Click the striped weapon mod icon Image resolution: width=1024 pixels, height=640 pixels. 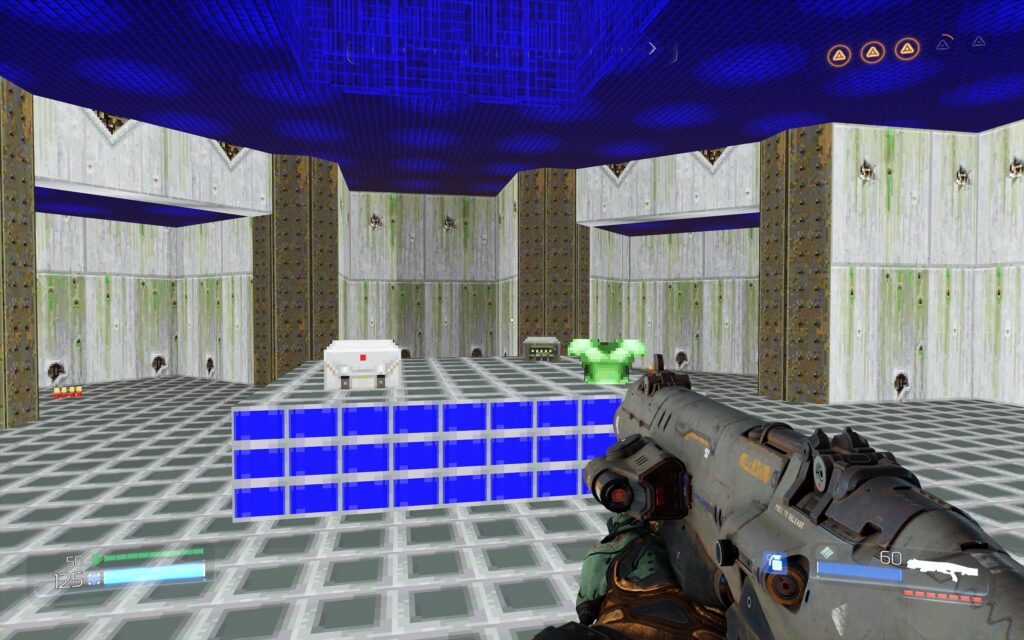pos(826,550)
